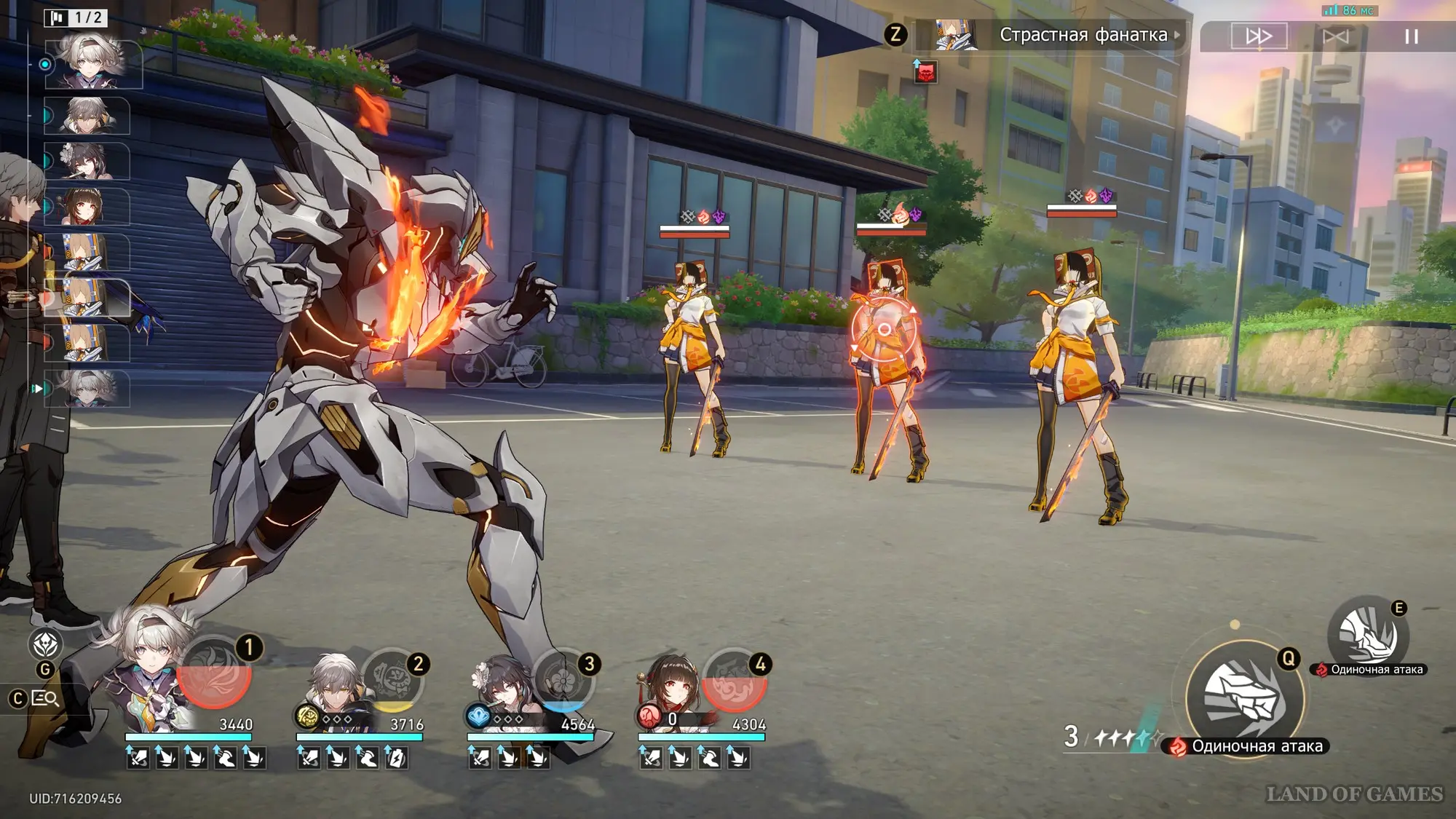Pause the battle

click(x=1411, y=36)
